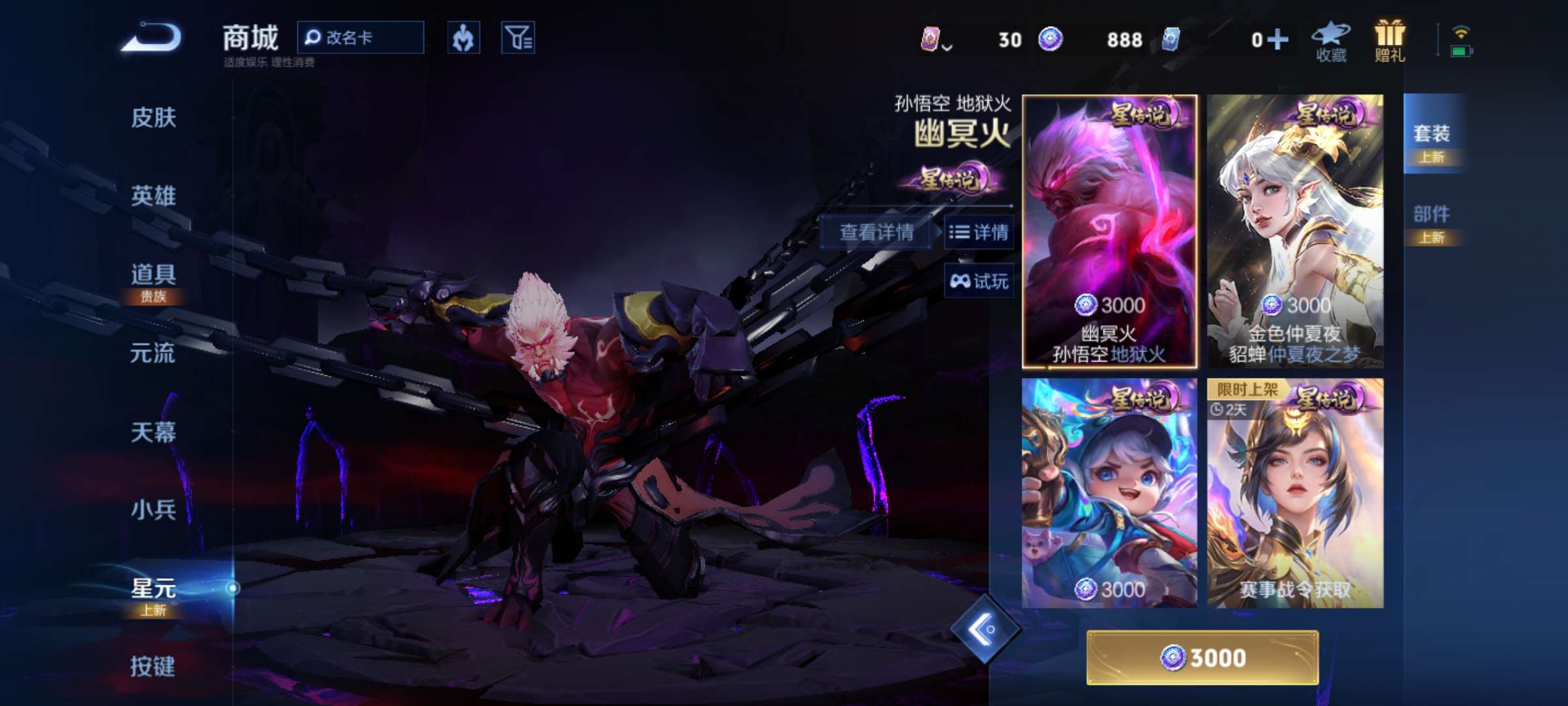
Task: Click the search magnifier in the search bar
Action: pos(314,37)
